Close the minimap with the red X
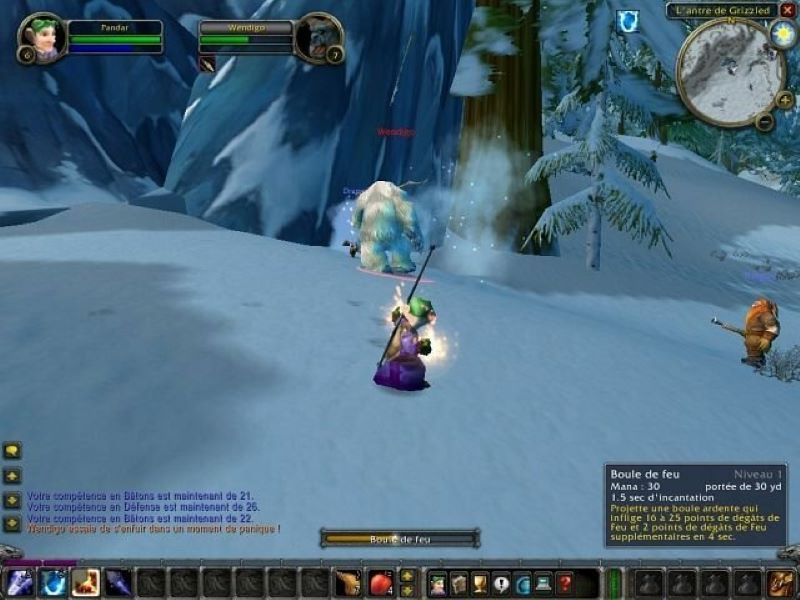This screenshot has height=600, width=800. coord(787,10)
